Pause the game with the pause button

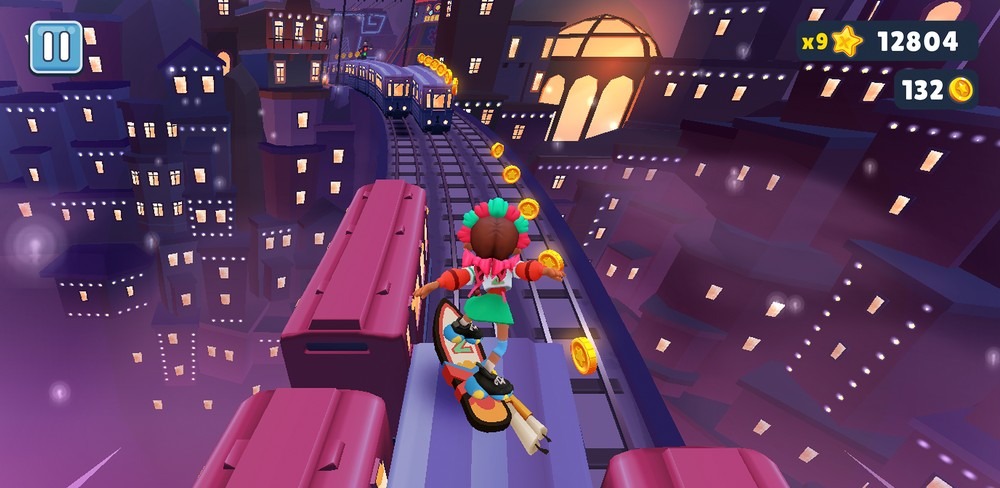tap(56, 47)
